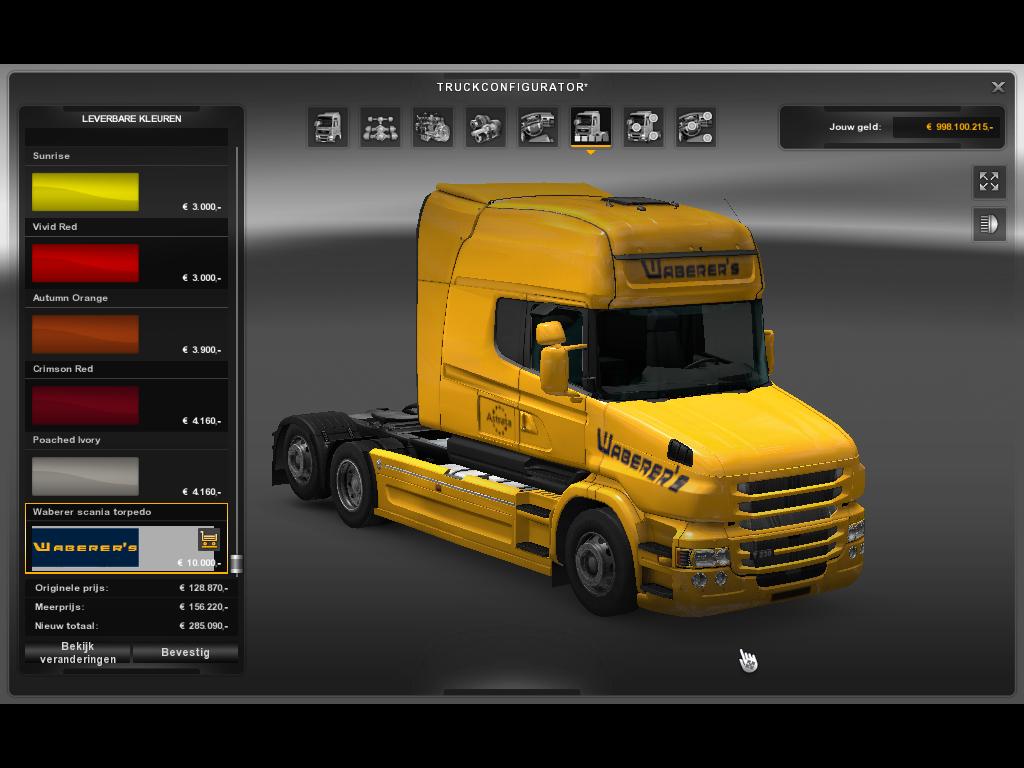This screenshot has width=1024, height=768.
Task: Click the shopping cart icon on Waberer skin
Action: pyautogui.click(x=208, y=539)
